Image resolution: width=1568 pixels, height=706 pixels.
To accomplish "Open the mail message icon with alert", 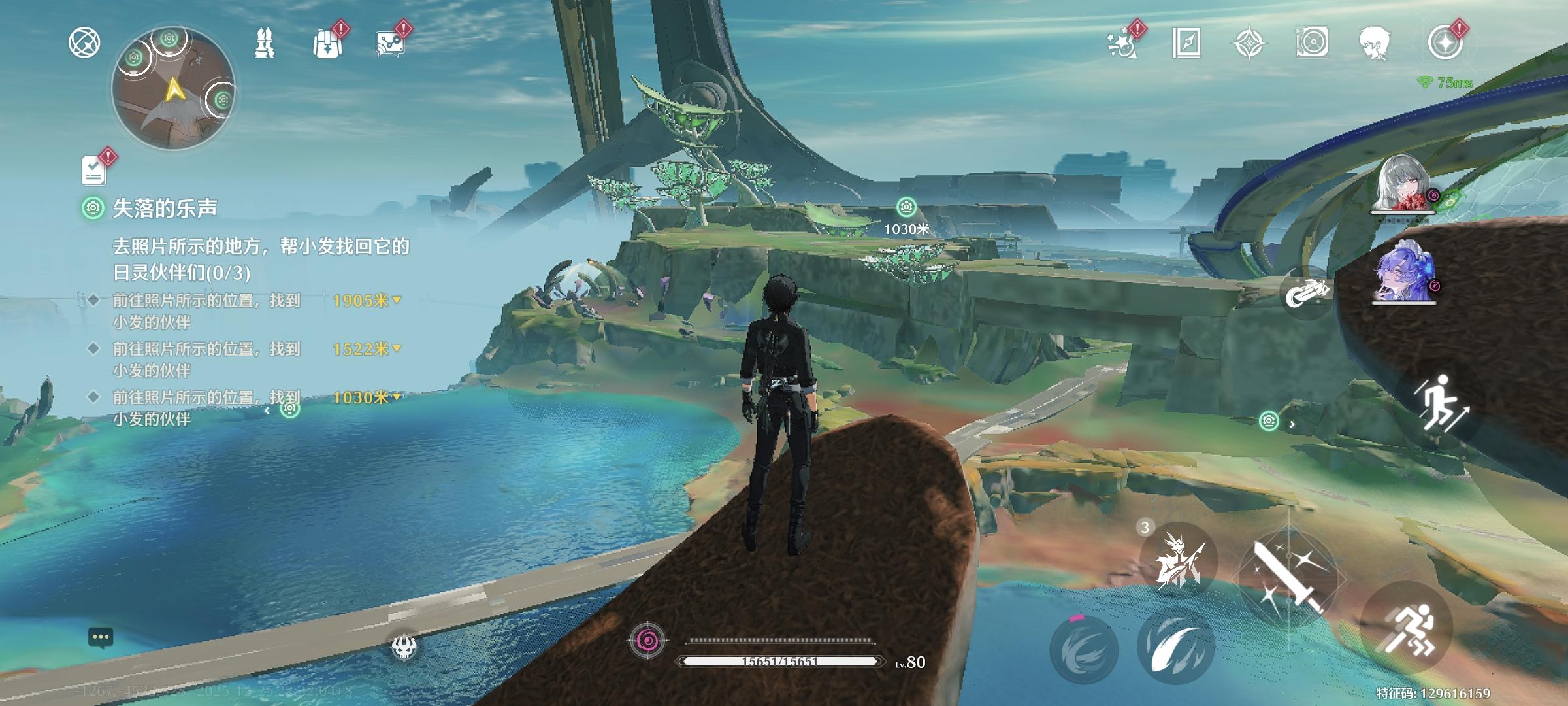I will tap(390, 43).
